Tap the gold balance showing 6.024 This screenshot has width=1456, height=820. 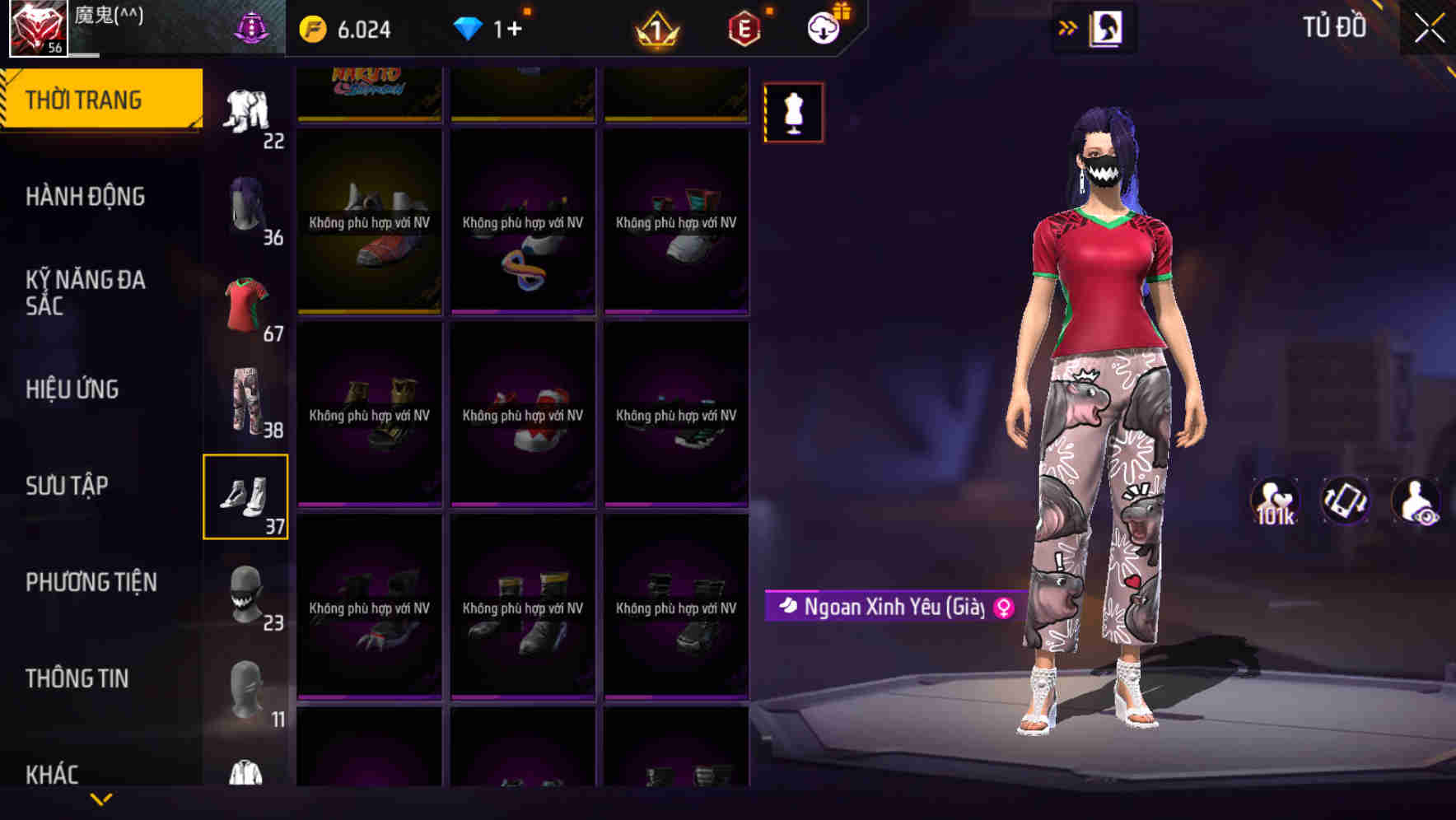pos(343,27)
